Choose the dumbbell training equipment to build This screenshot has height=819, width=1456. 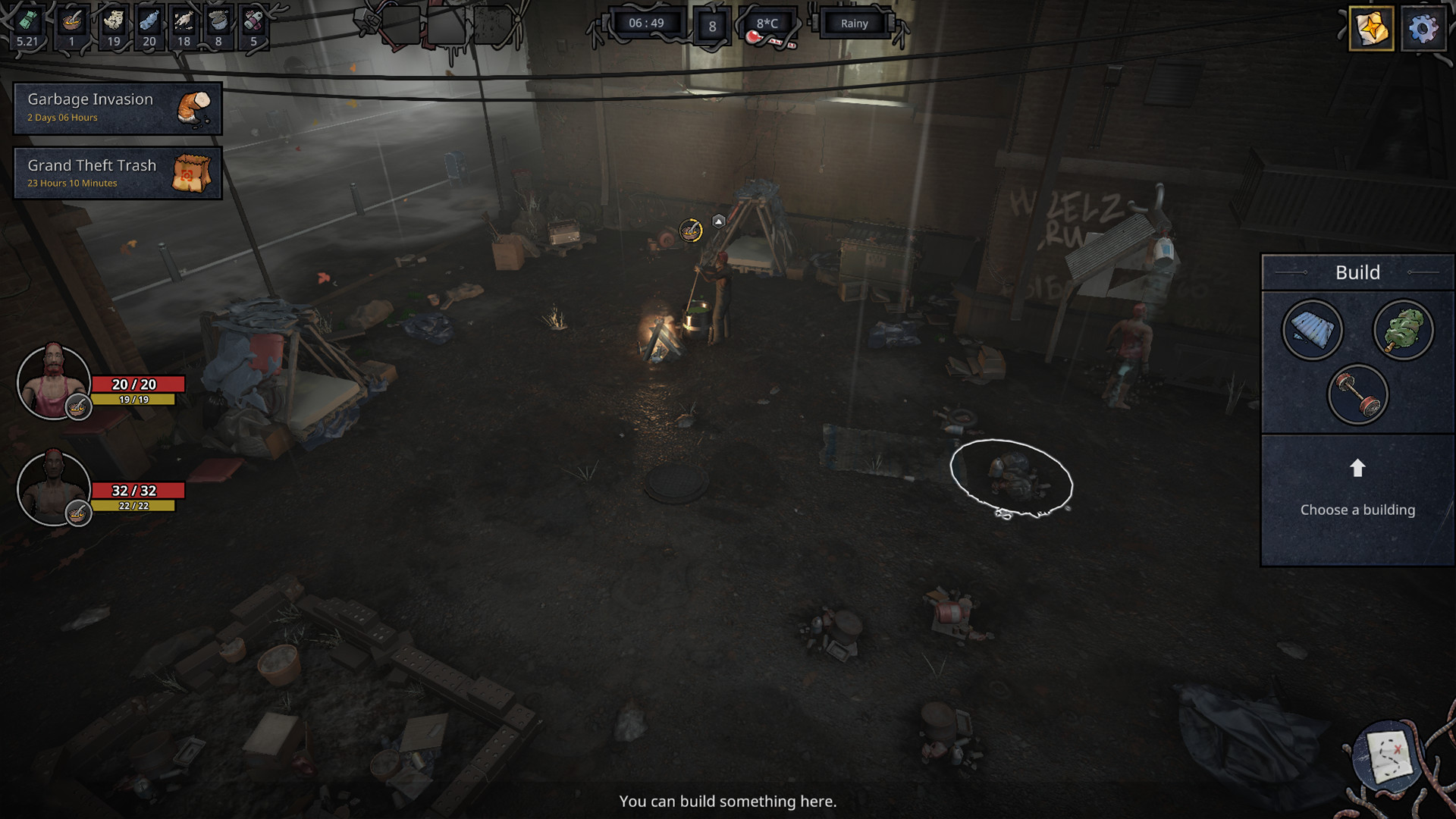pyautogui.click(x=1357, y=394)
